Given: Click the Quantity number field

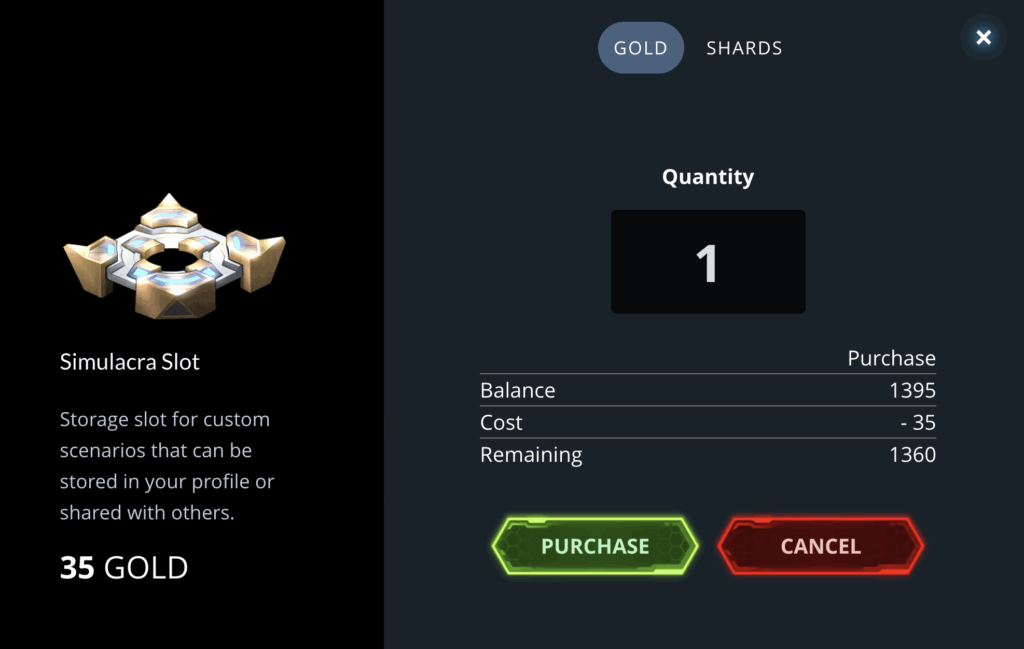Looking at the screenshot, I should tap(707, 262).
